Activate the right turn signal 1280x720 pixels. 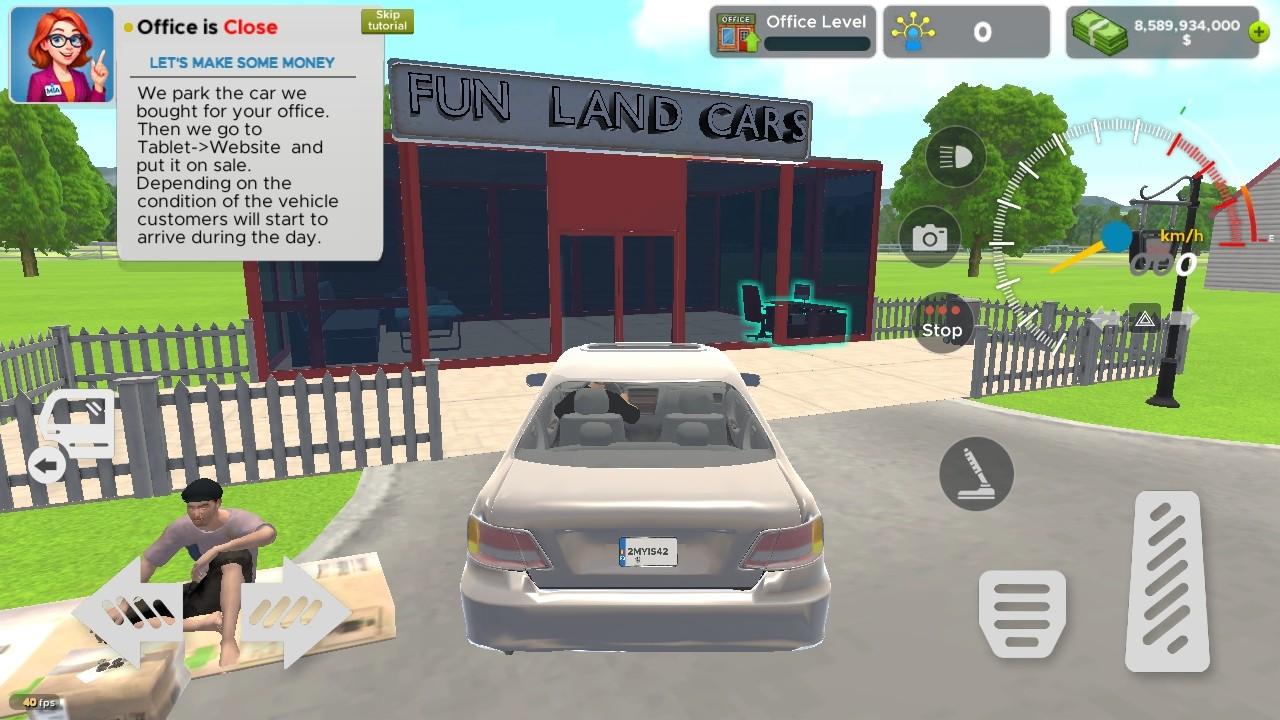click(x=1185, y=317)
